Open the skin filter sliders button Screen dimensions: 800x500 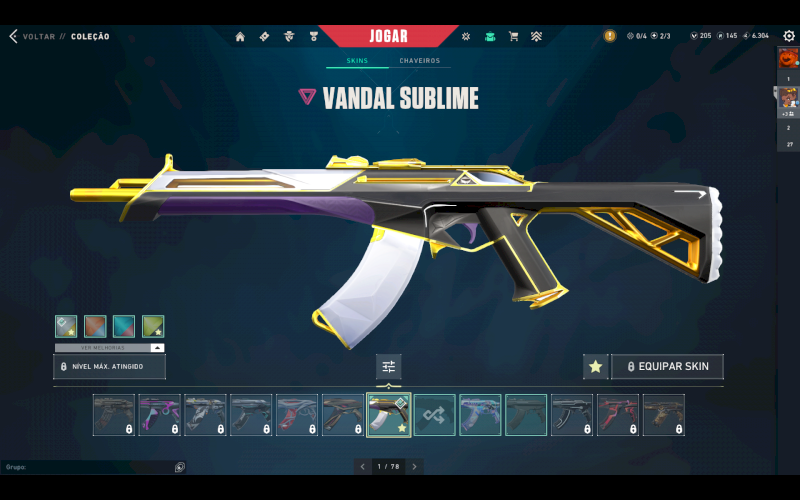[389, 367]
